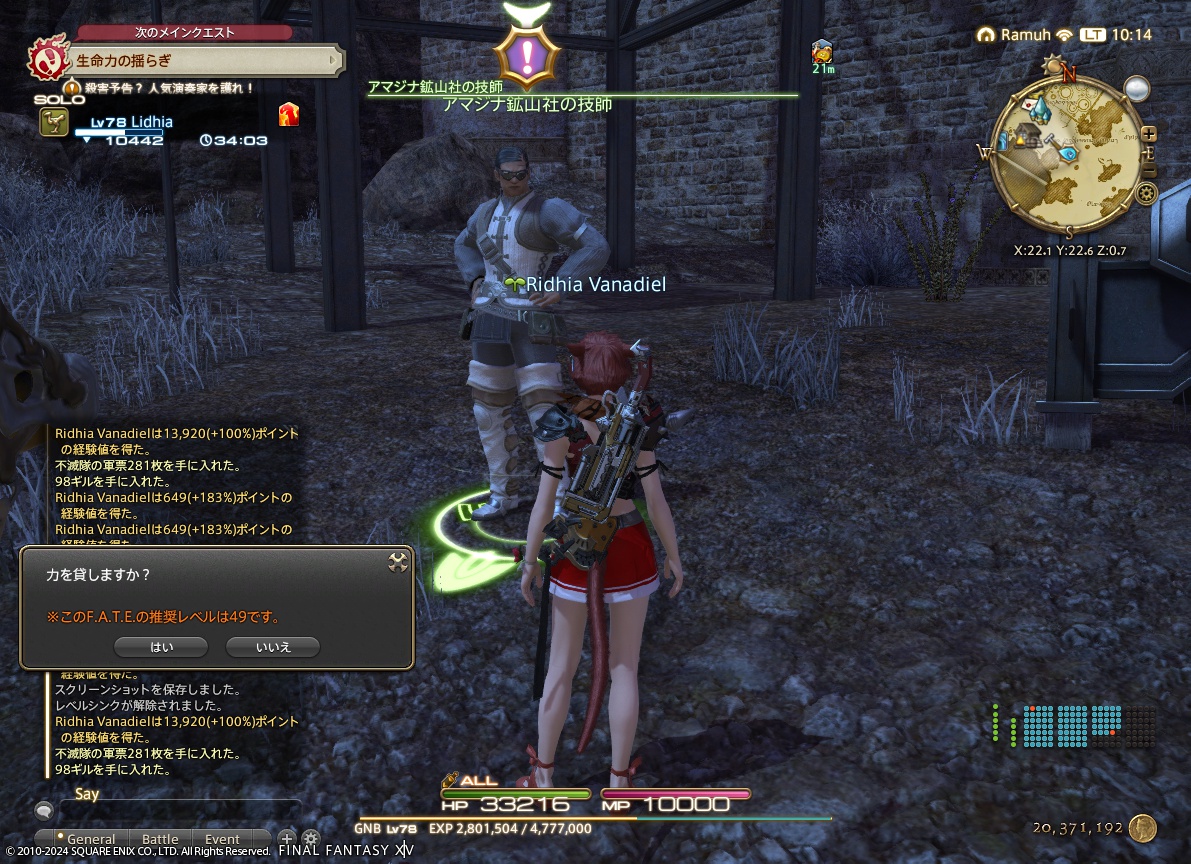Screen dimensions: 1191x864
Task: Switch to the Event chat tab
Action: pyautogui.click(x=222, y=839)
